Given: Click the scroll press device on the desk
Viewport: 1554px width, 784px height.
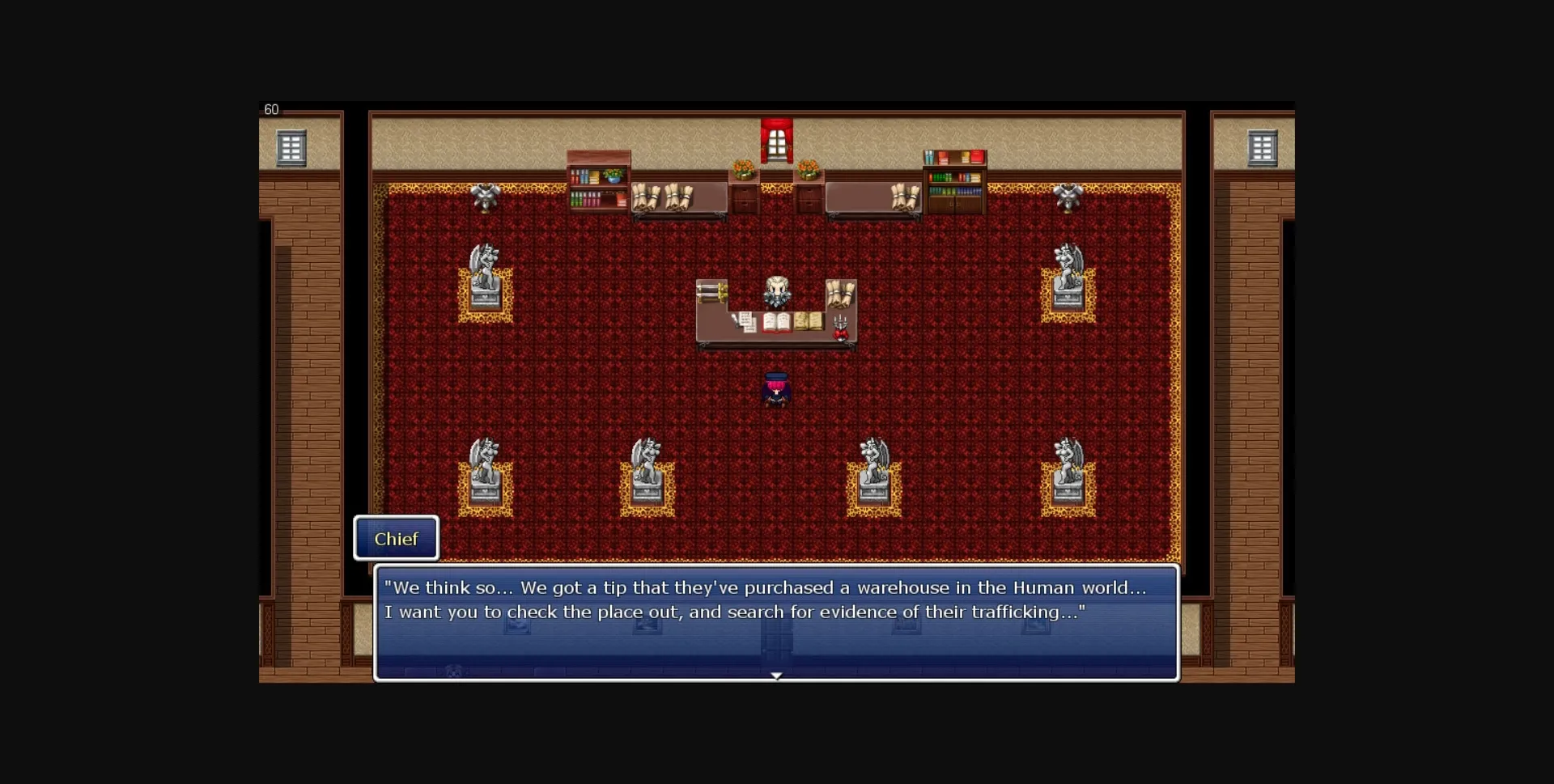Looking at the screenshot, I should [712, 291].
